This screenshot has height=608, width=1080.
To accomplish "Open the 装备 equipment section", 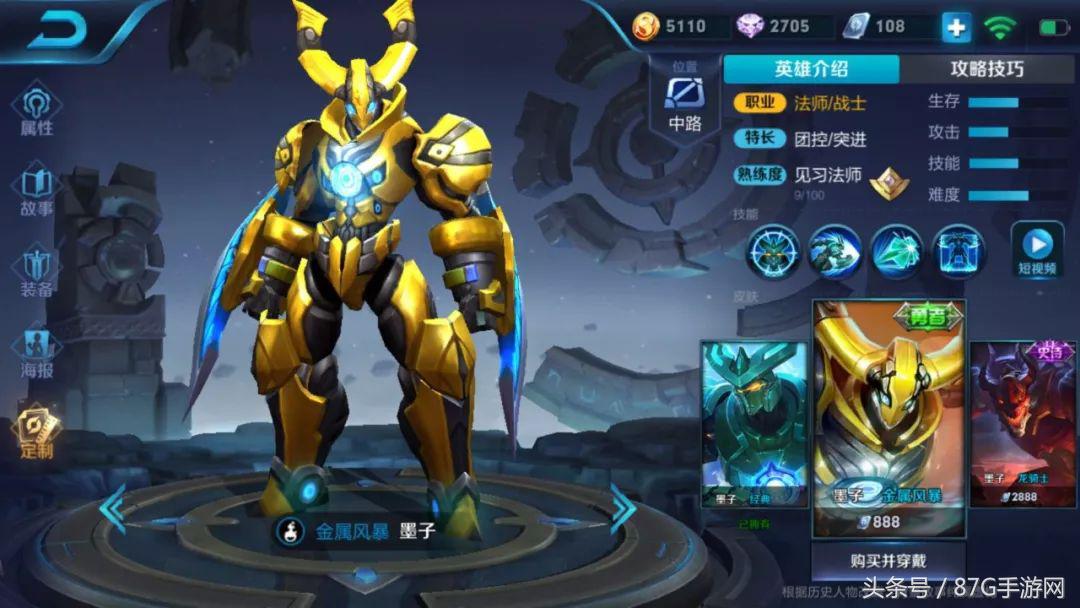I will click(x=37, y=272).
